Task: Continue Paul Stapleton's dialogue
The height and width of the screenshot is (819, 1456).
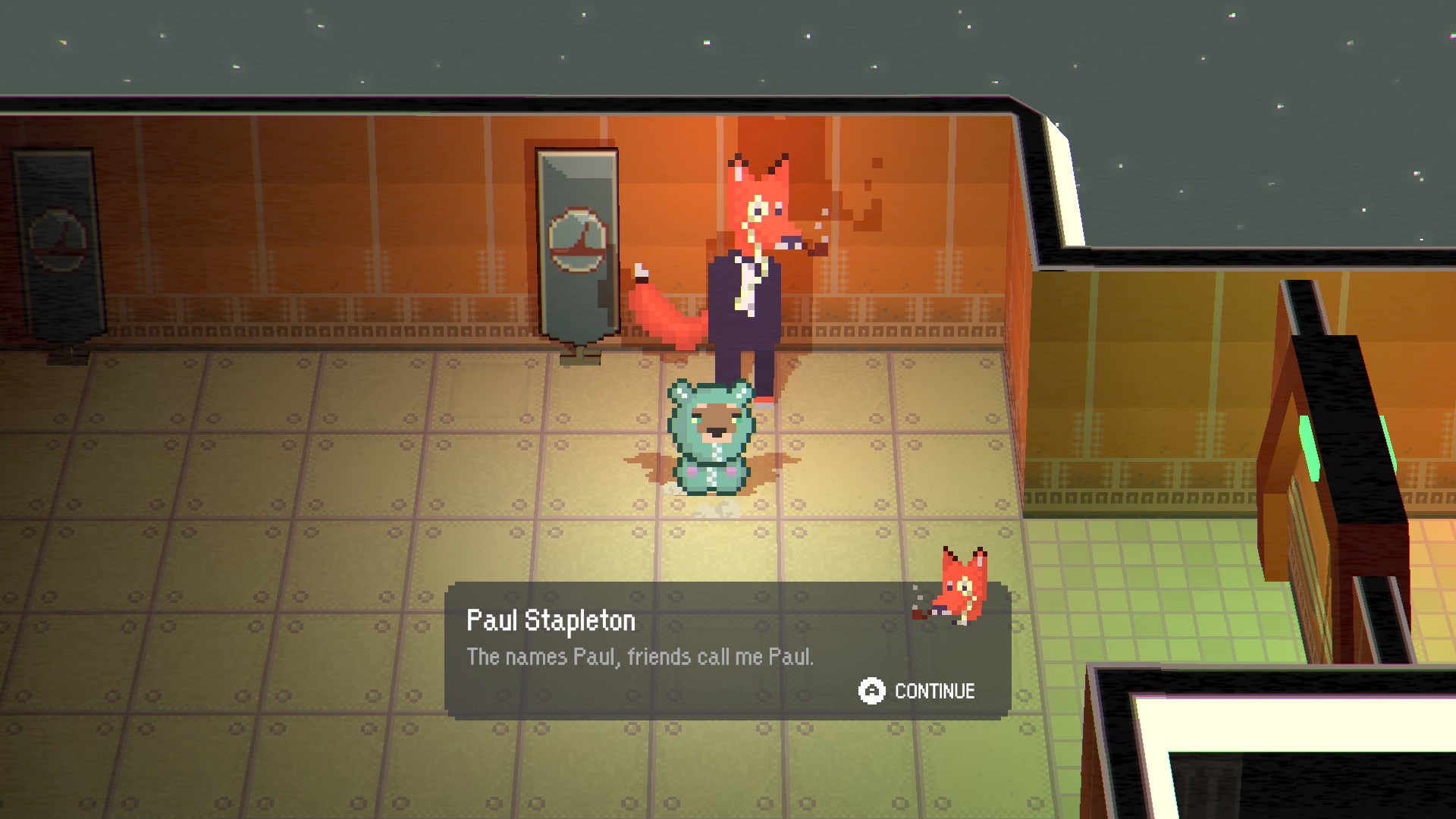Action: click(x=917, y=691)
